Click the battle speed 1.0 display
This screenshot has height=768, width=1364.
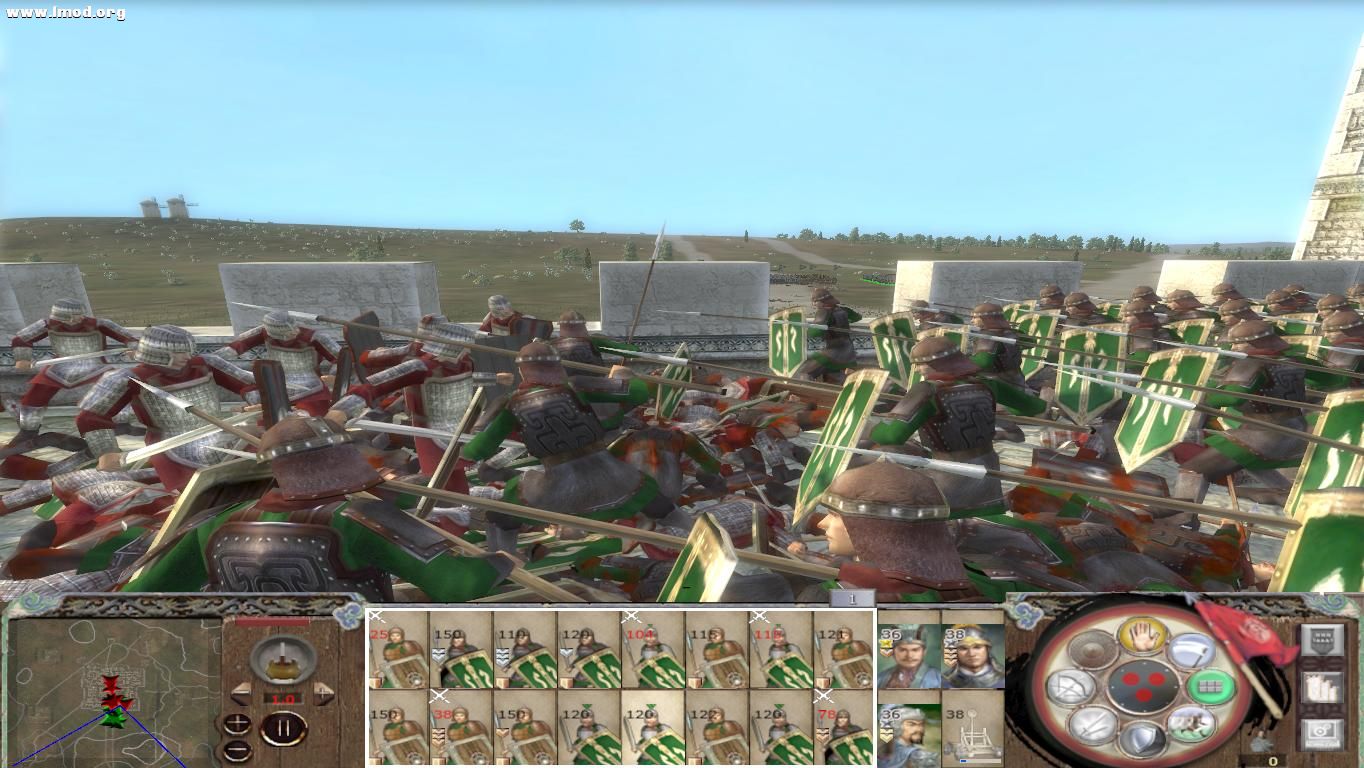click(283, 698)
